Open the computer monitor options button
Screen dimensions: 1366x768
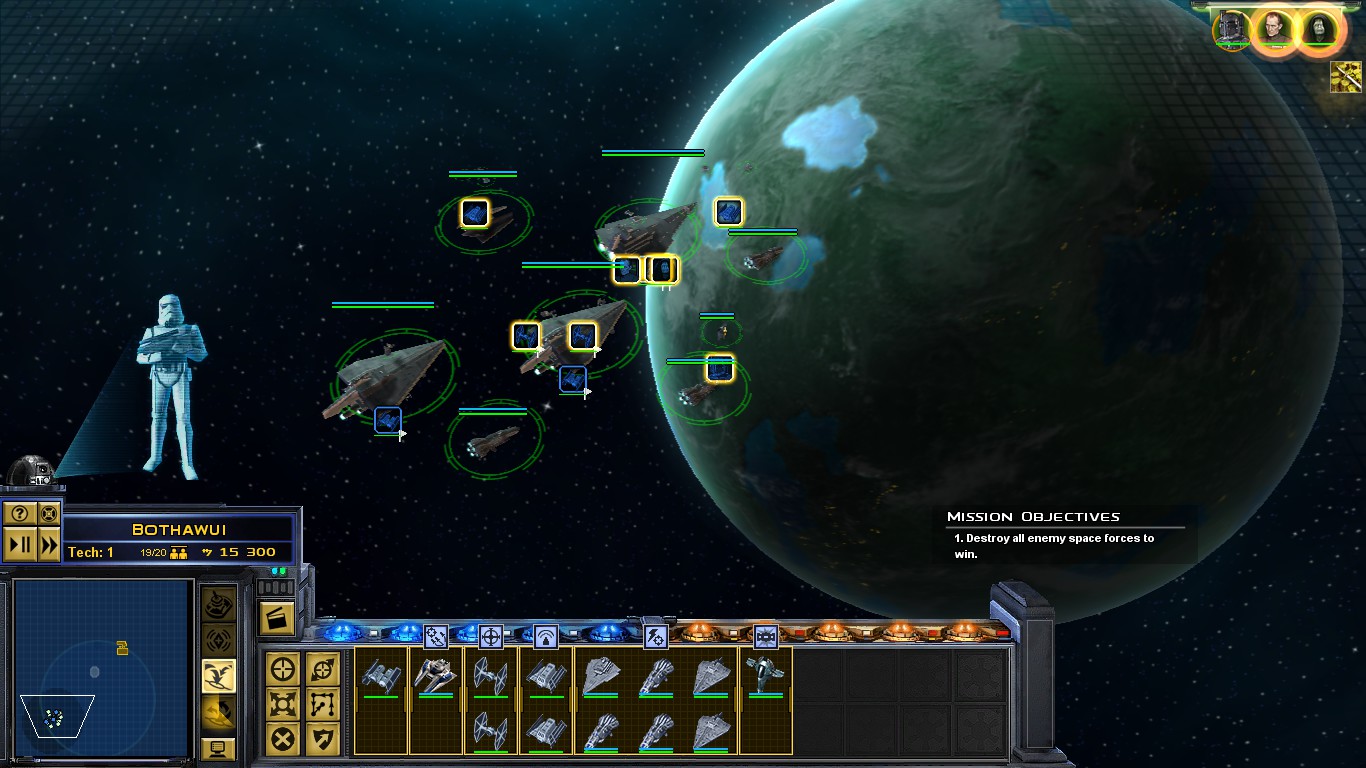[x=219, y=747]
